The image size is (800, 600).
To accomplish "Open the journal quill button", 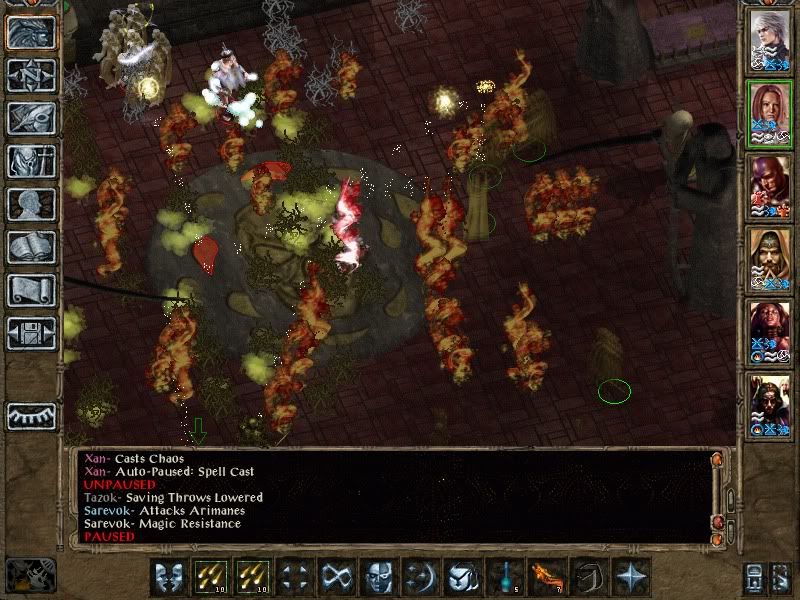I will (x=31, y=118).
